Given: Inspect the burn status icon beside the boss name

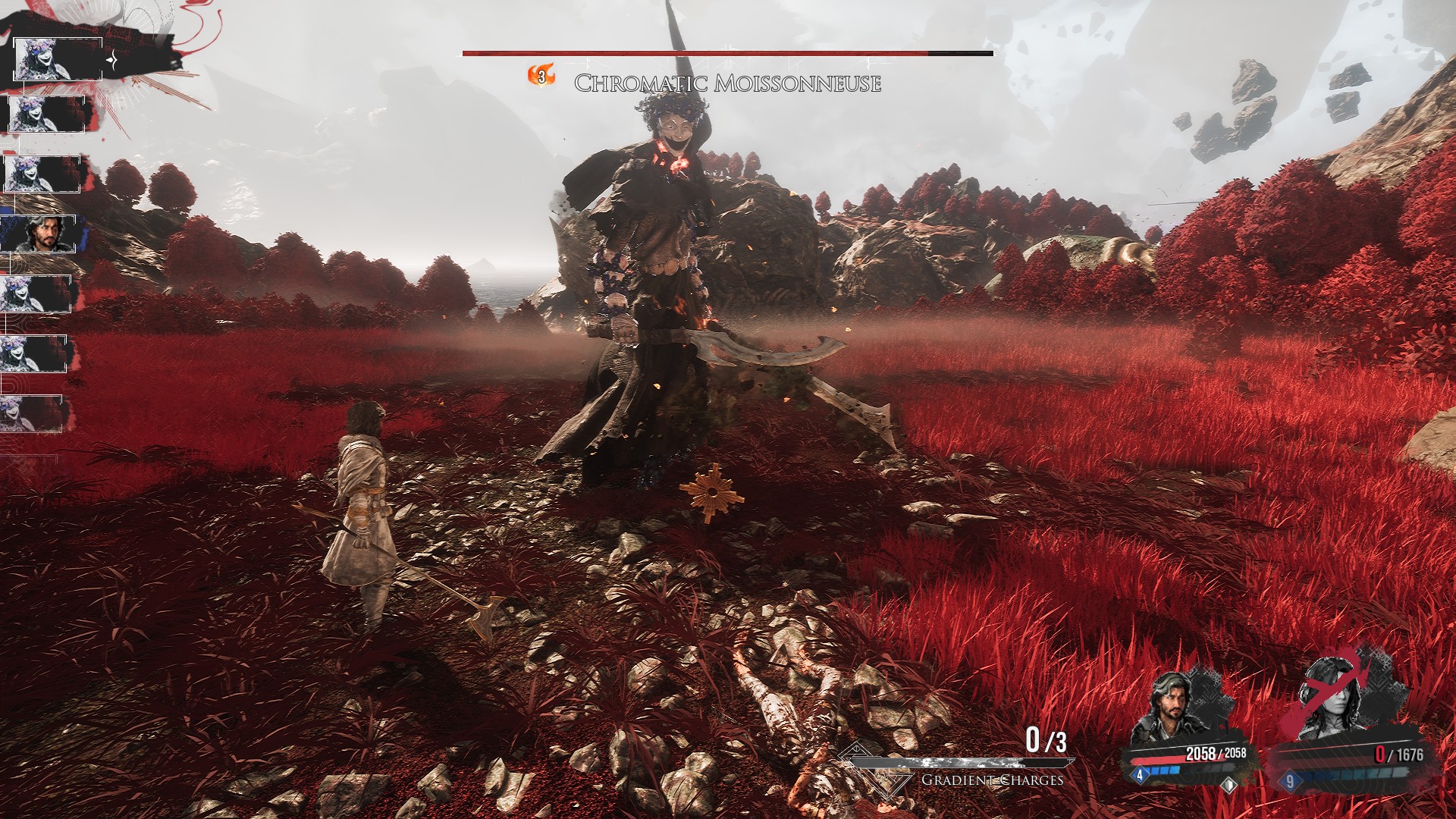Looking at the screenshot, I should pos(541,76).
